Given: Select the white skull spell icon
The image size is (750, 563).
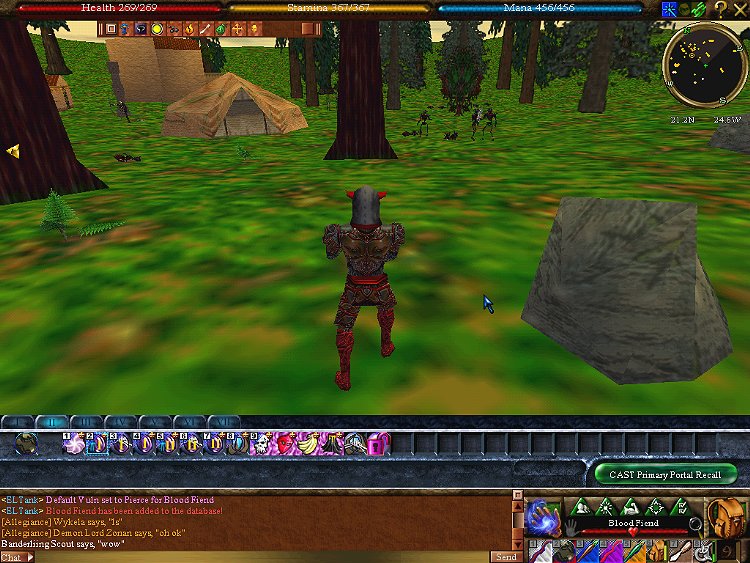Looking at the screenshot, I should click(x=259, y=442).
